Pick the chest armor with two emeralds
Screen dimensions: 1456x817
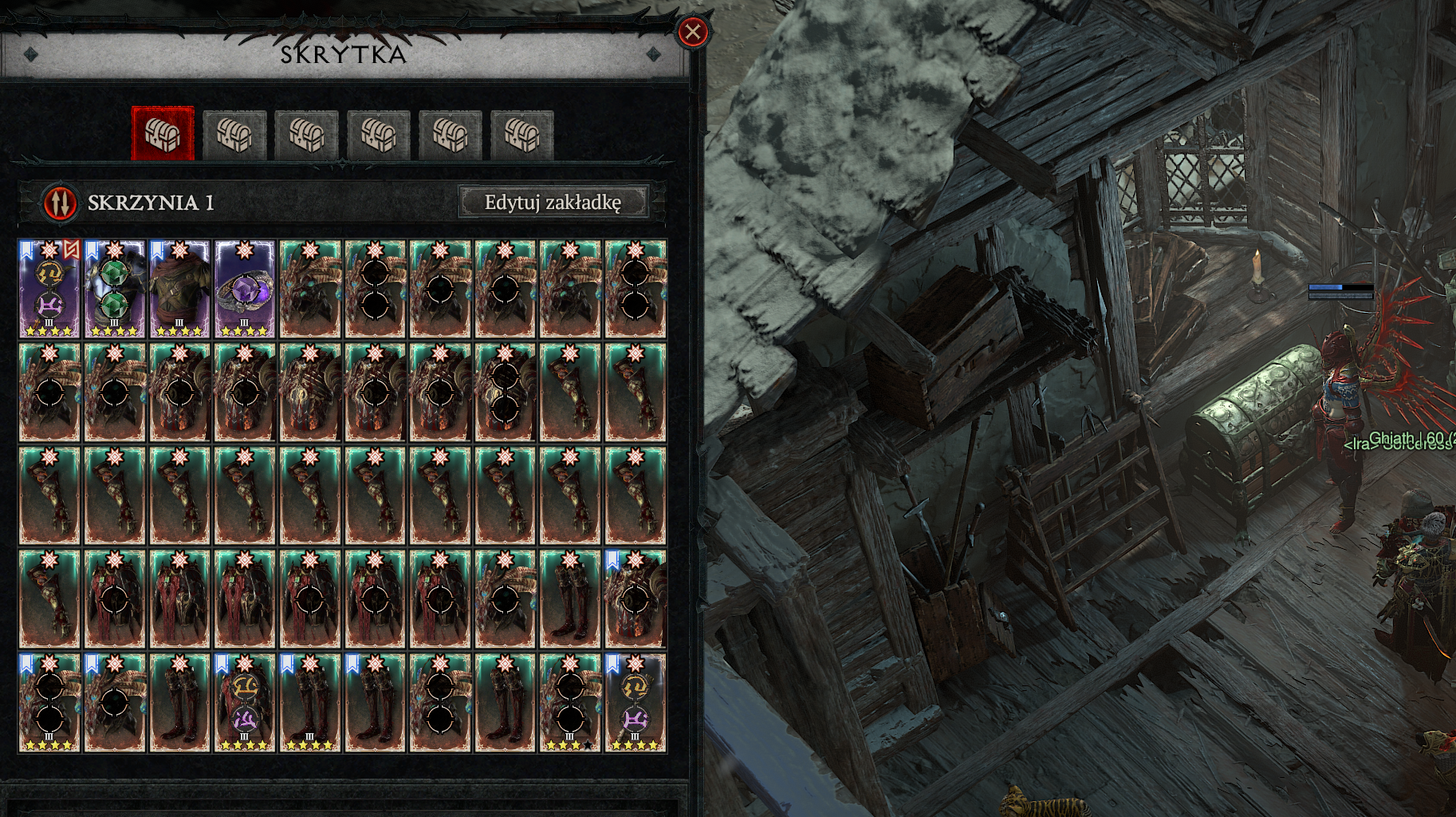115,290
